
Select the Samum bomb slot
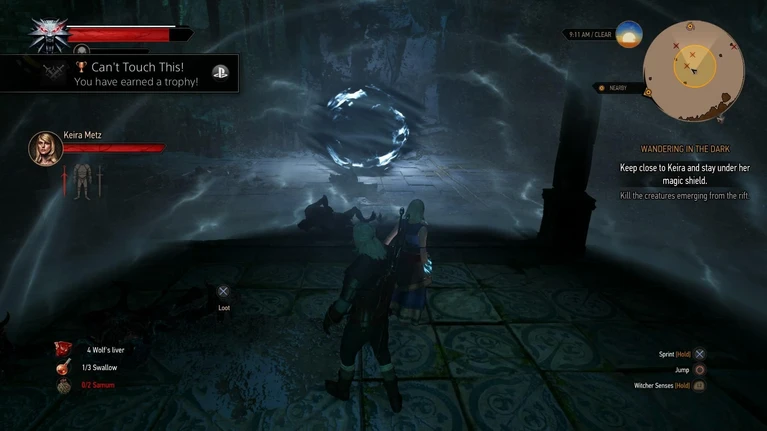64,385
